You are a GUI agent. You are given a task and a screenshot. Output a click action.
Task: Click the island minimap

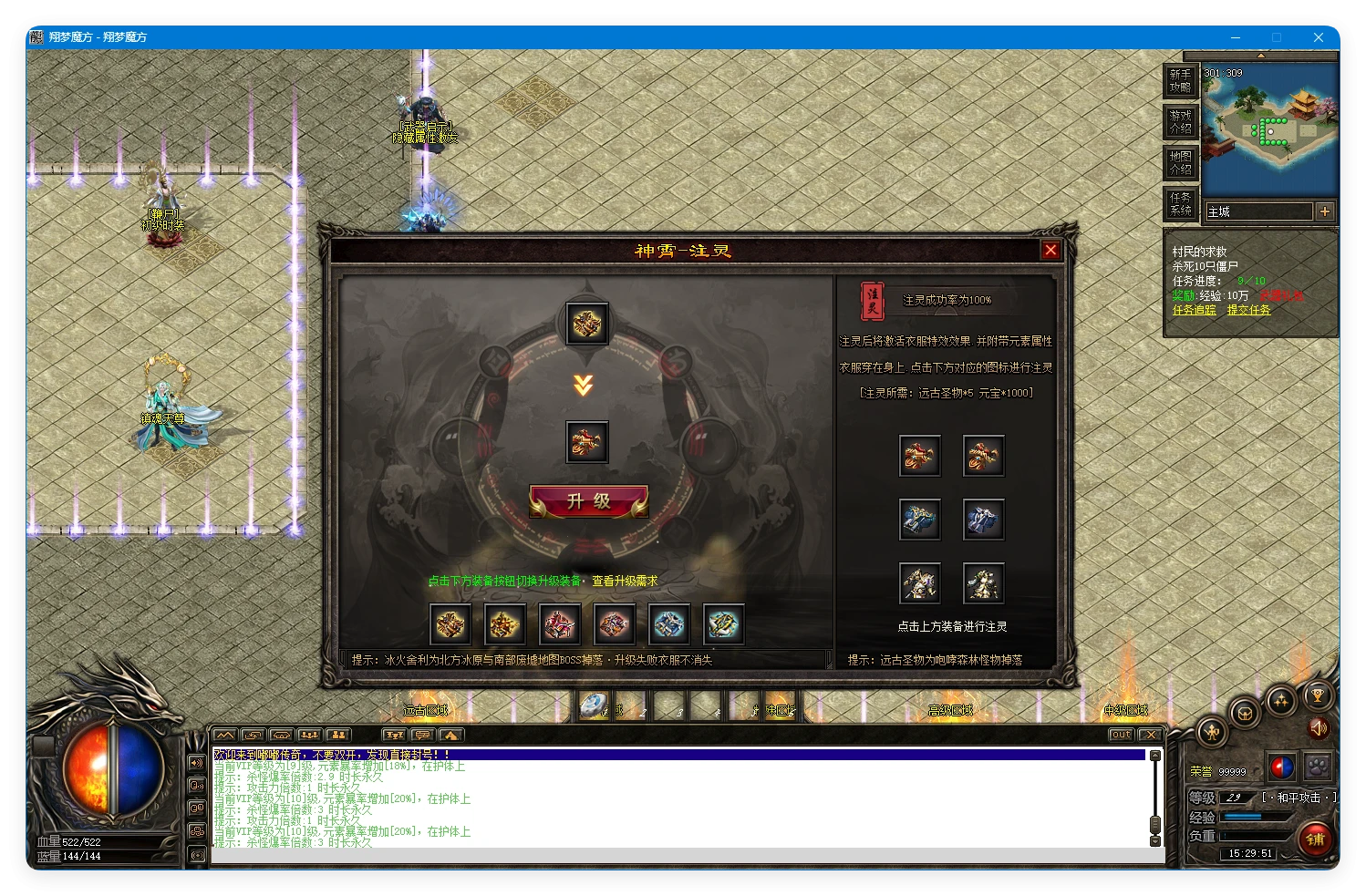point(1269,126)
